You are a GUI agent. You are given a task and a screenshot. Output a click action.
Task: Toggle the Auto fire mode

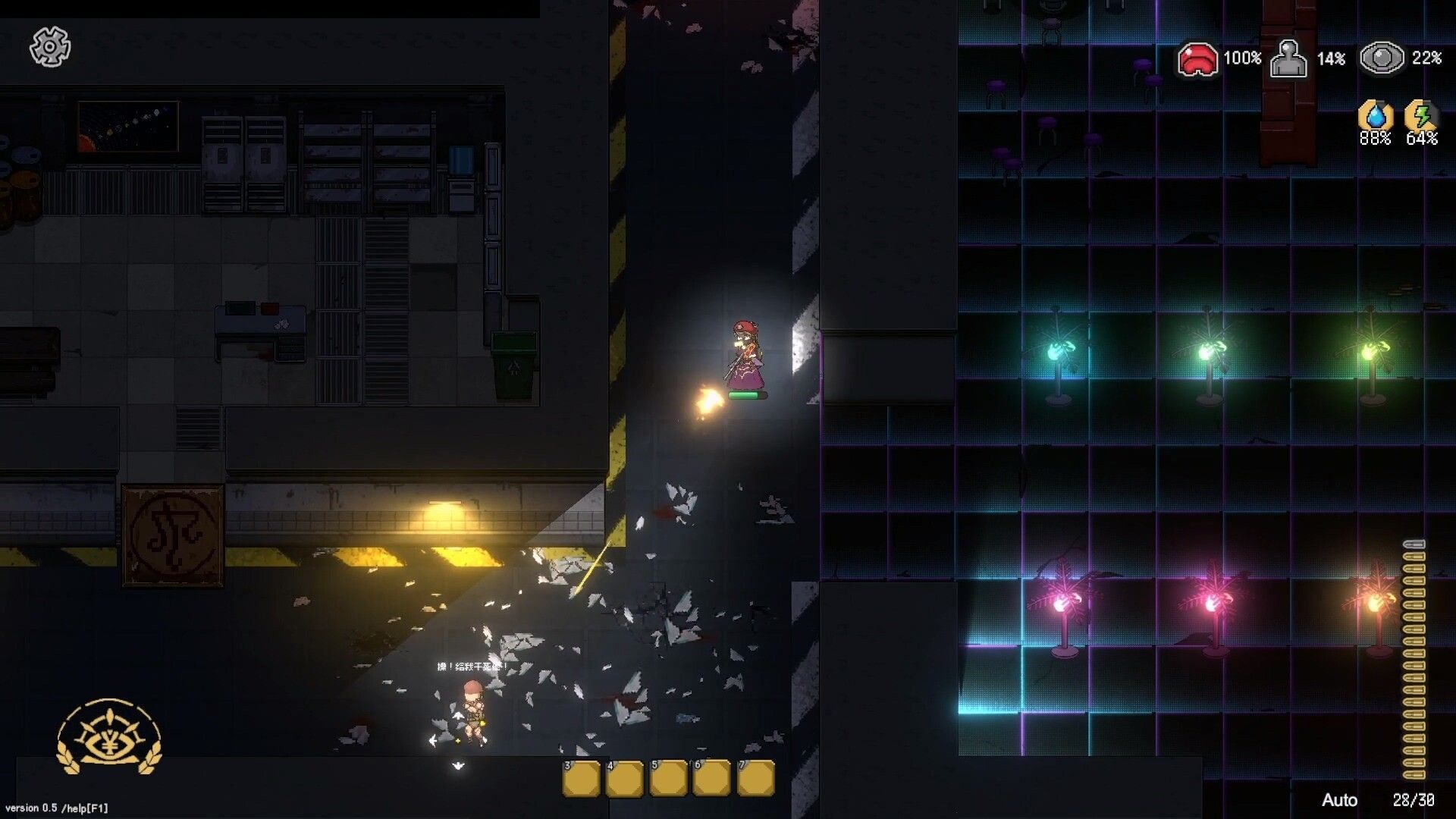pyautogui.click(x=1339, y=800)
